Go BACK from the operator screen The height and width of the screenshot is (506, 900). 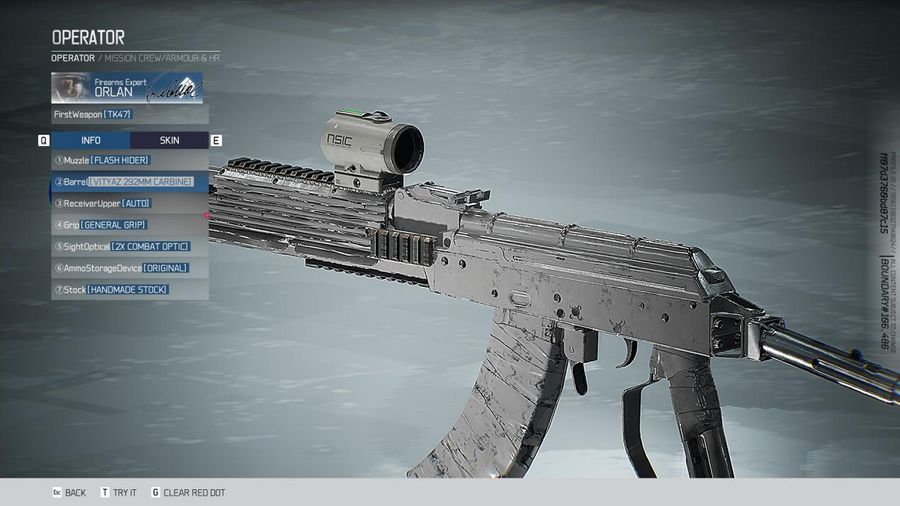[70, 493]
